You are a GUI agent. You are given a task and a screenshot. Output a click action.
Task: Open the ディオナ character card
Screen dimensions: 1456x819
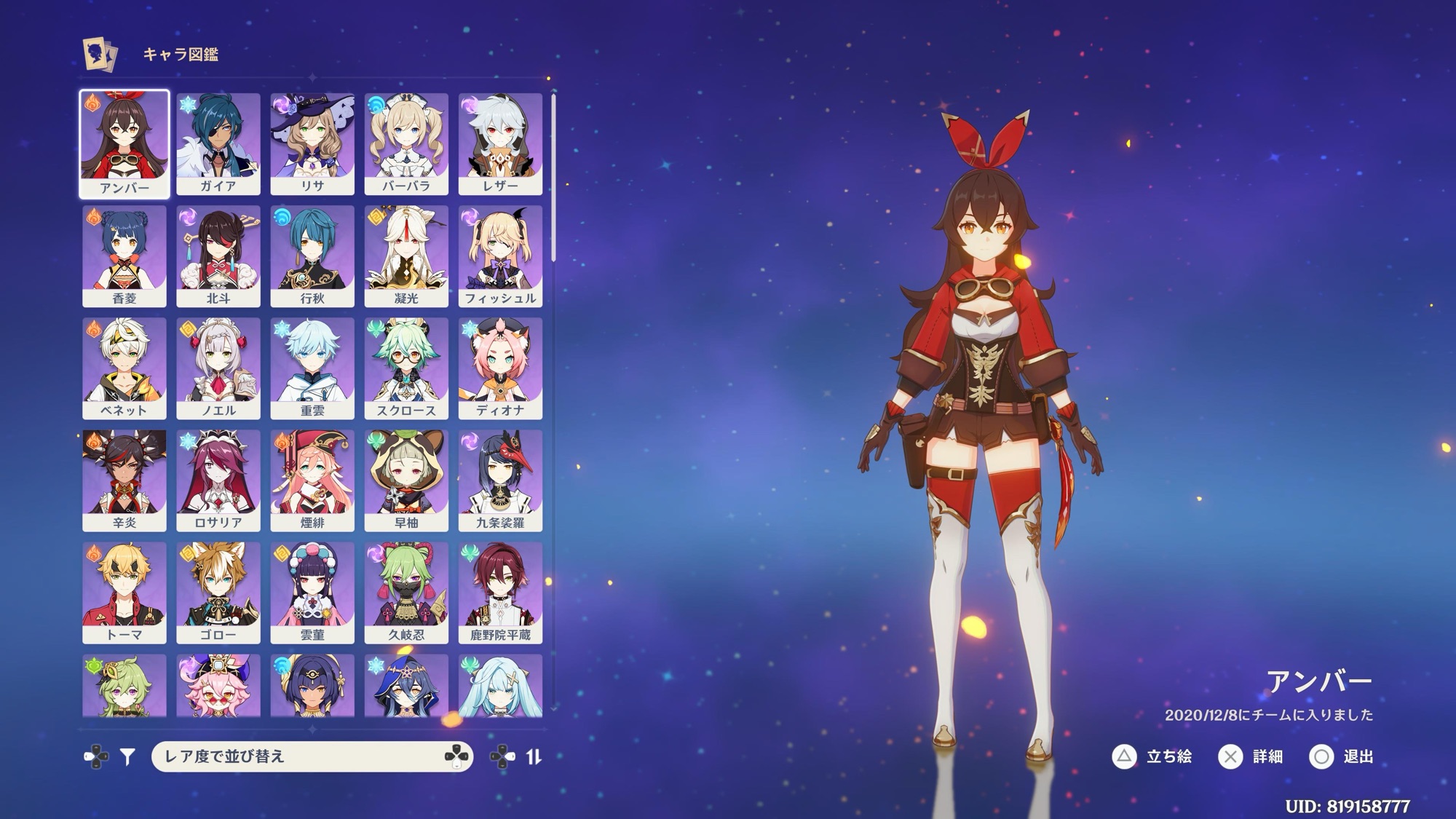coord(500,368)
